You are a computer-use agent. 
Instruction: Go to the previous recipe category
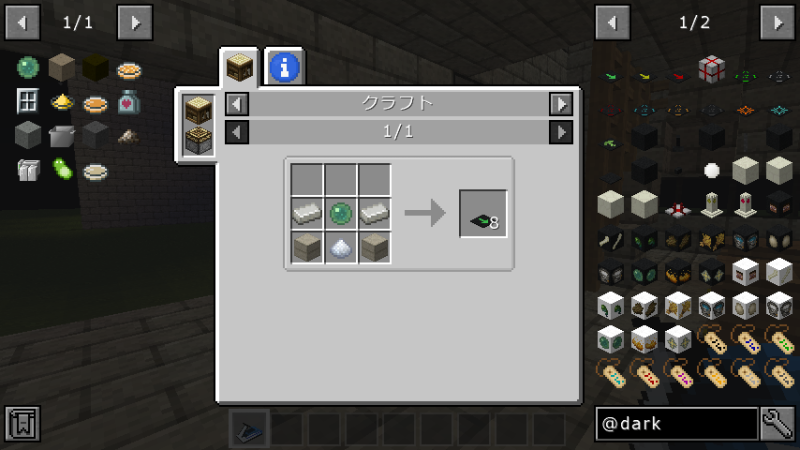(x=237, y=103)
